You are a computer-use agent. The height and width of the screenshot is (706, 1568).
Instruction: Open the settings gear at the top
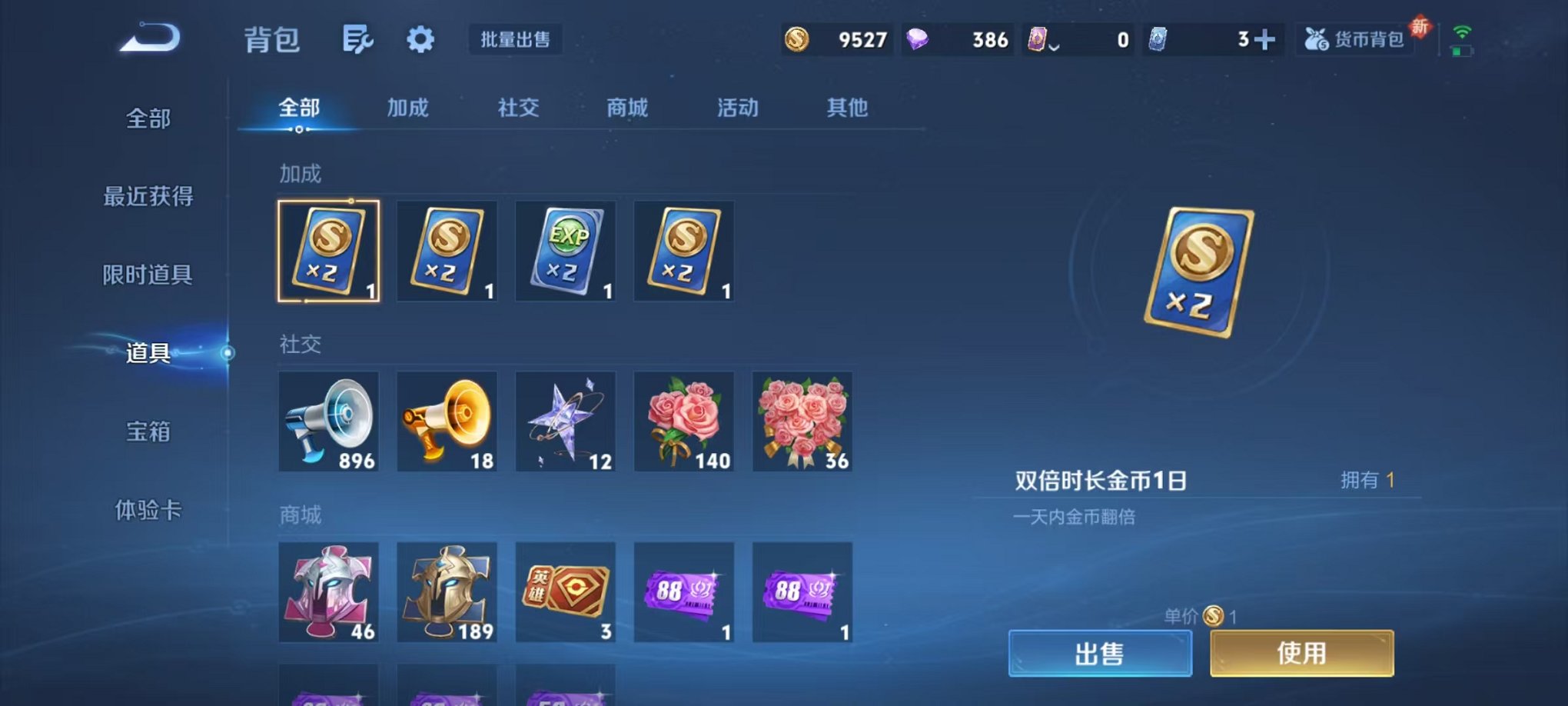pos(420,38)
